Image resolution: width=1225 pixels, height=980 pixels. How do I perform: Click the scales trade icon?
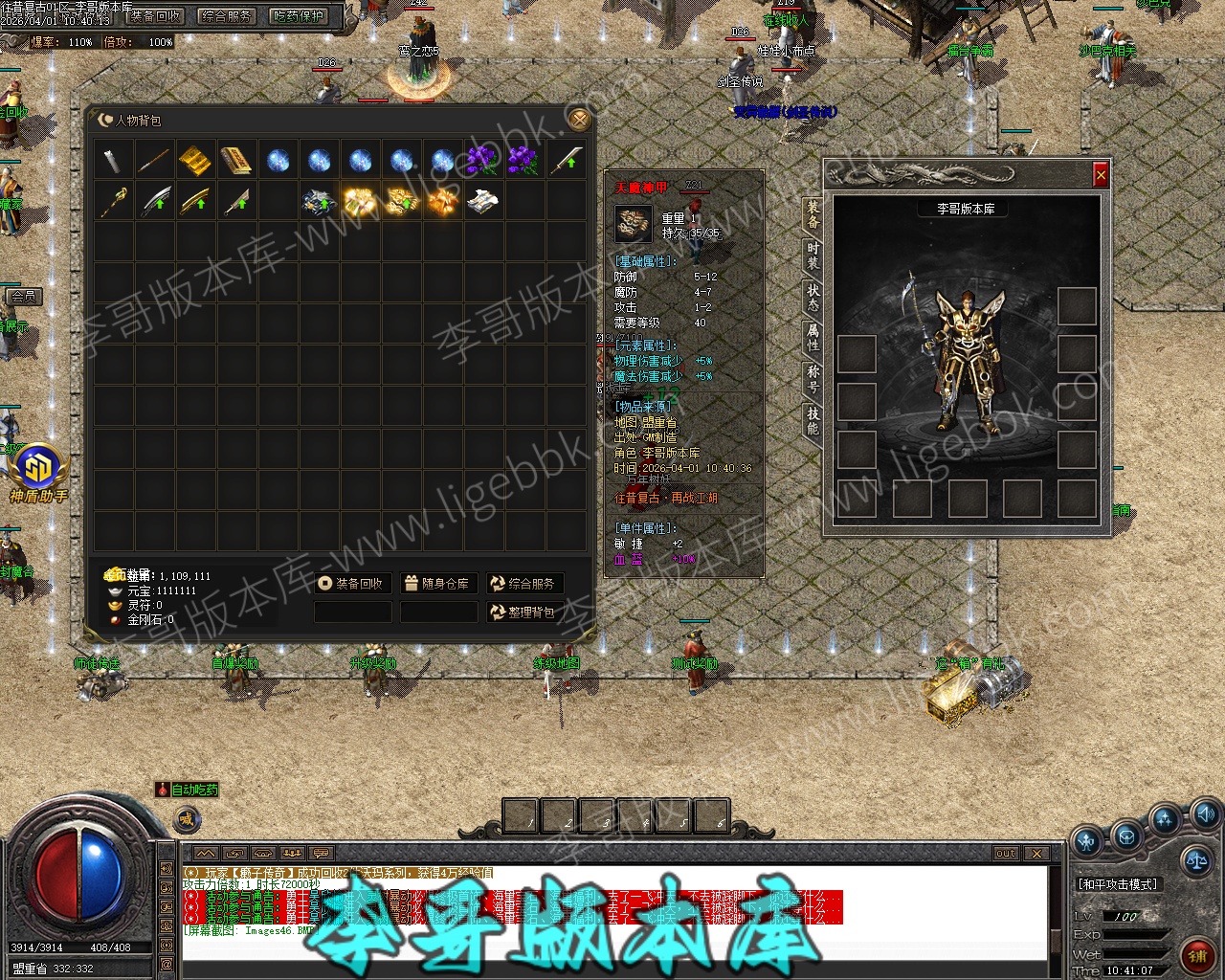tap(1194, 857)
